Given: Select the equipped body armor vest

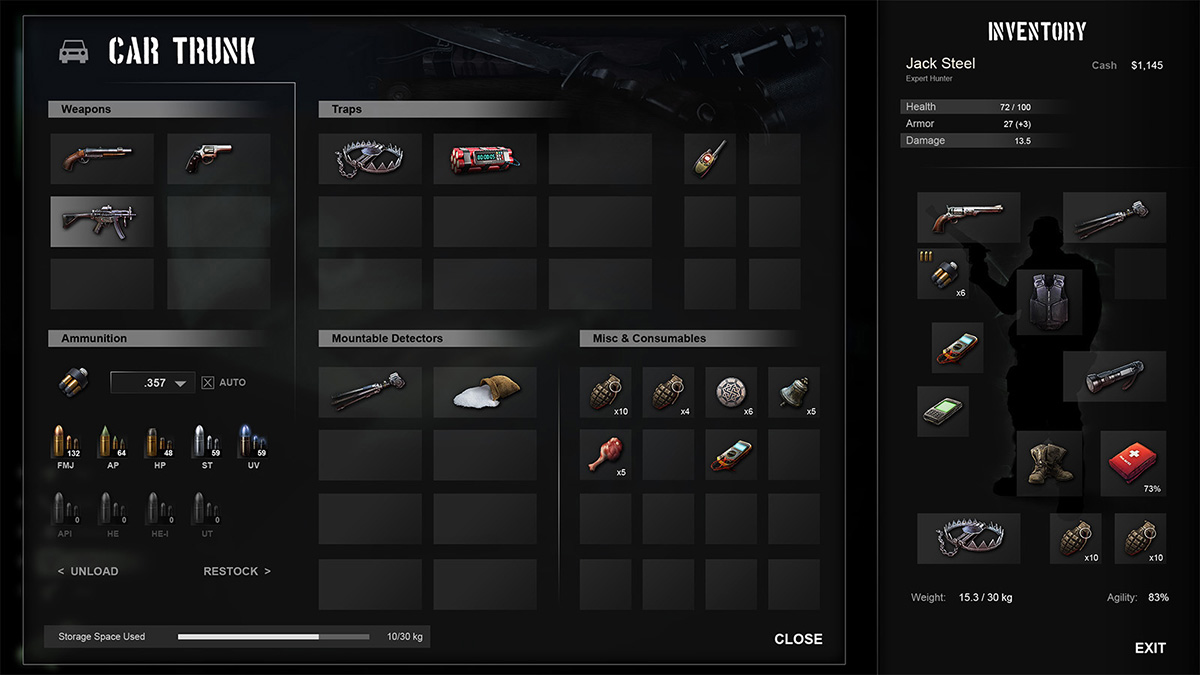Looking at the screenshot, I should coord(1049,302).
